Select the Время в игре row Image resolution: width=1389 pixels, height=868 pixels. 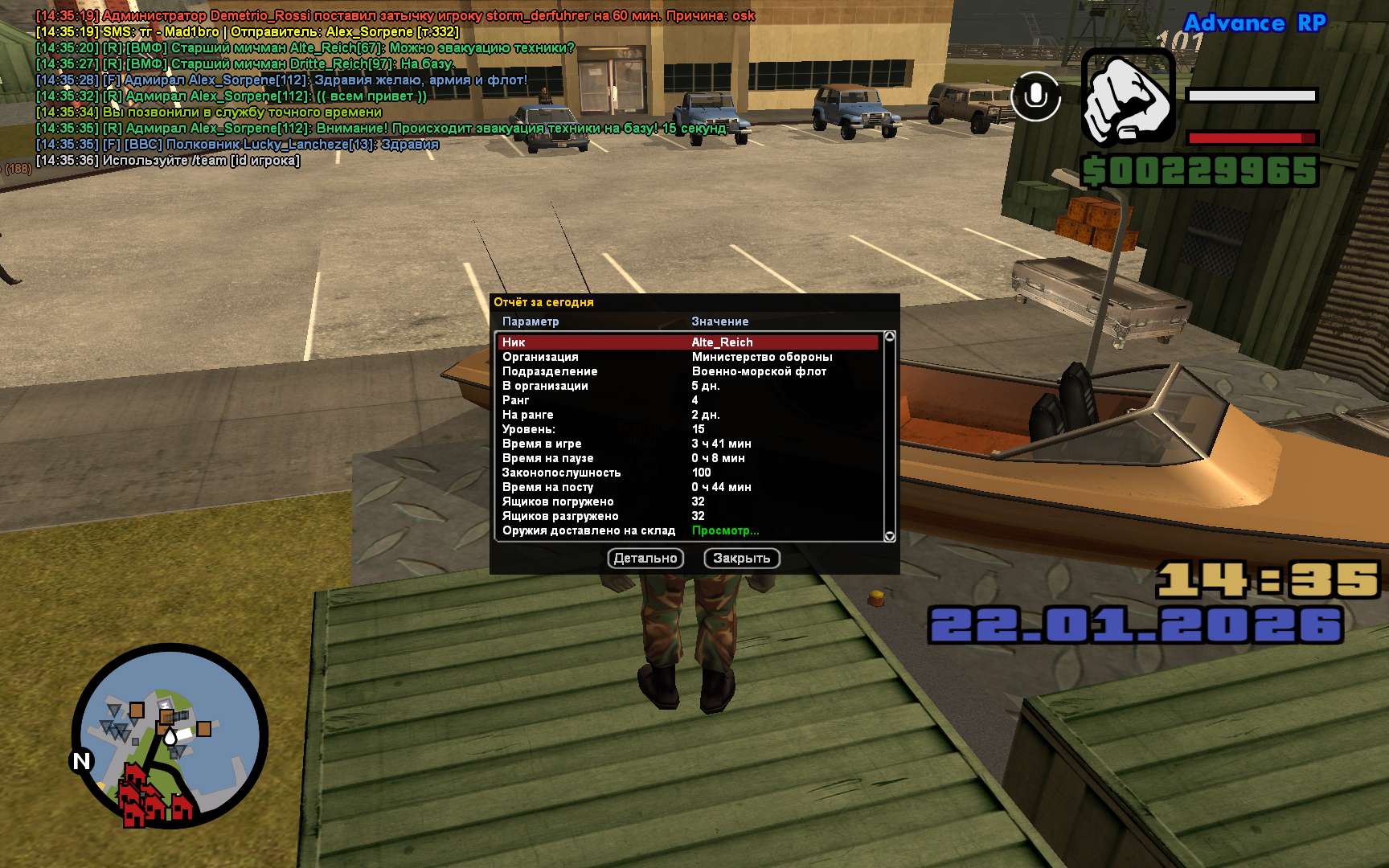point(688,444)
